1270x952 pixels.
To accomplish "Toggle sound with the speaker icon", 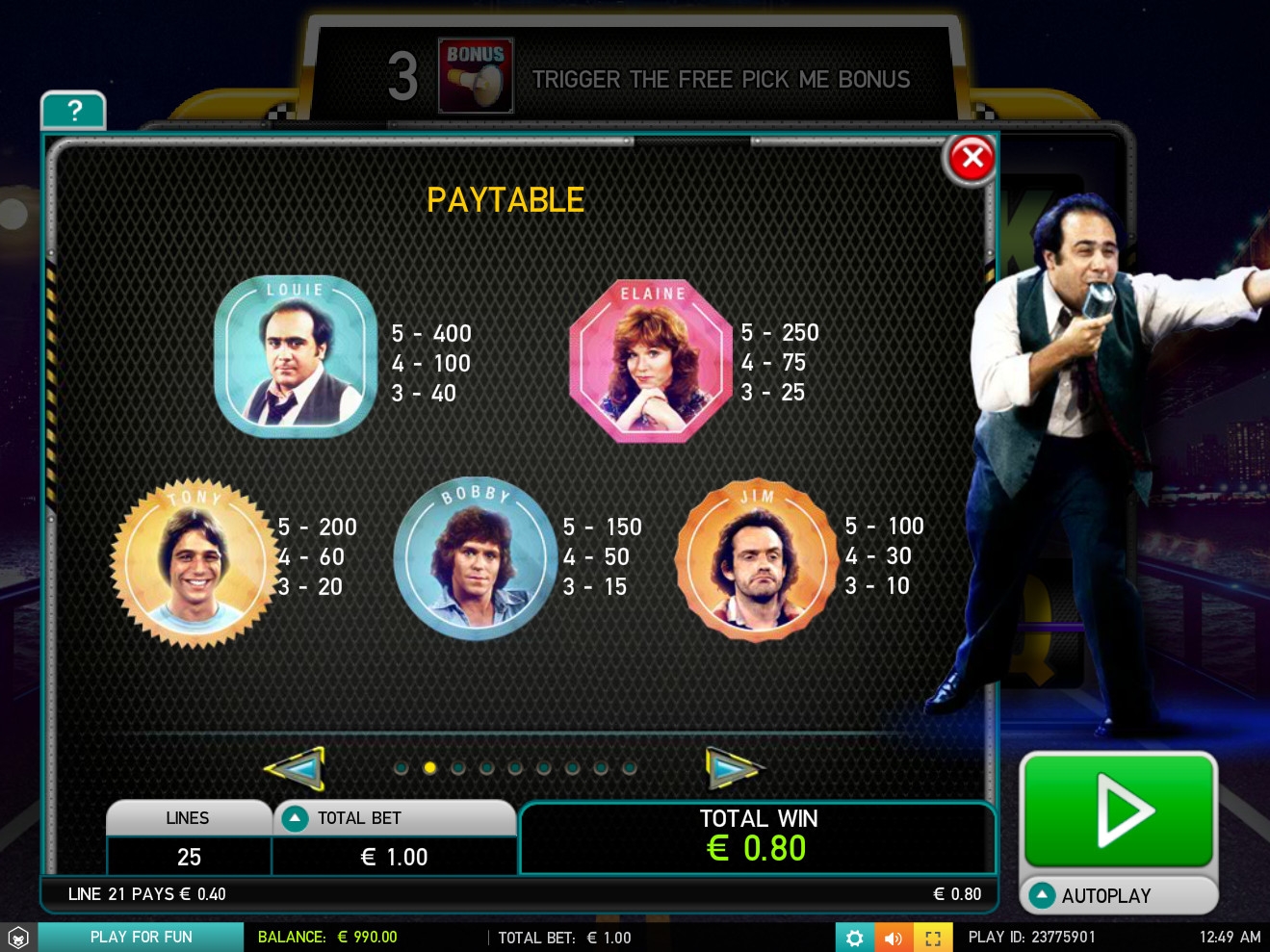I will (894, 938).
